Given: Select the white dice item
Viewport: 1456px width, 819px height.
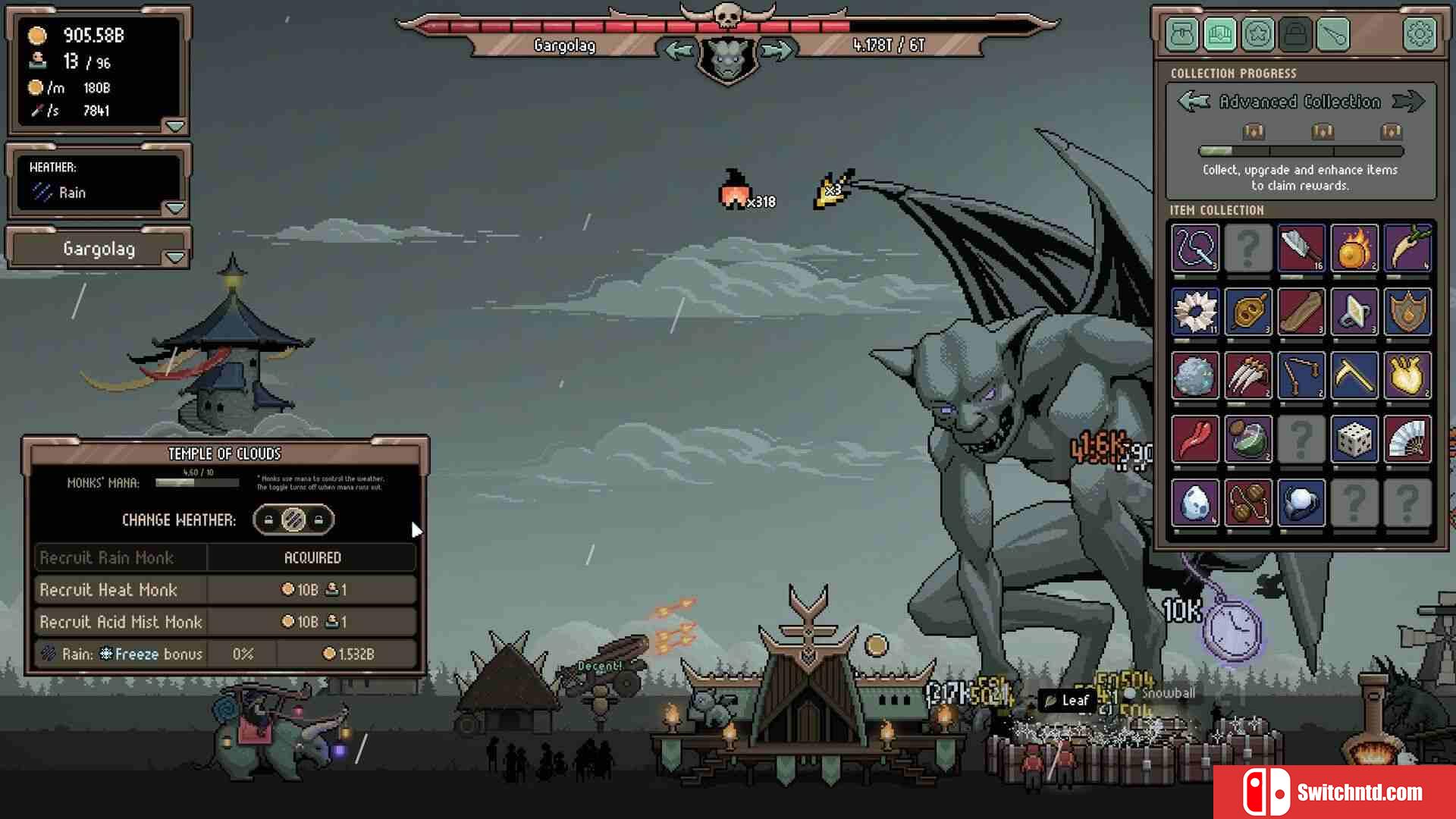Looking at the screenshot, I should tap(1354, 439).
